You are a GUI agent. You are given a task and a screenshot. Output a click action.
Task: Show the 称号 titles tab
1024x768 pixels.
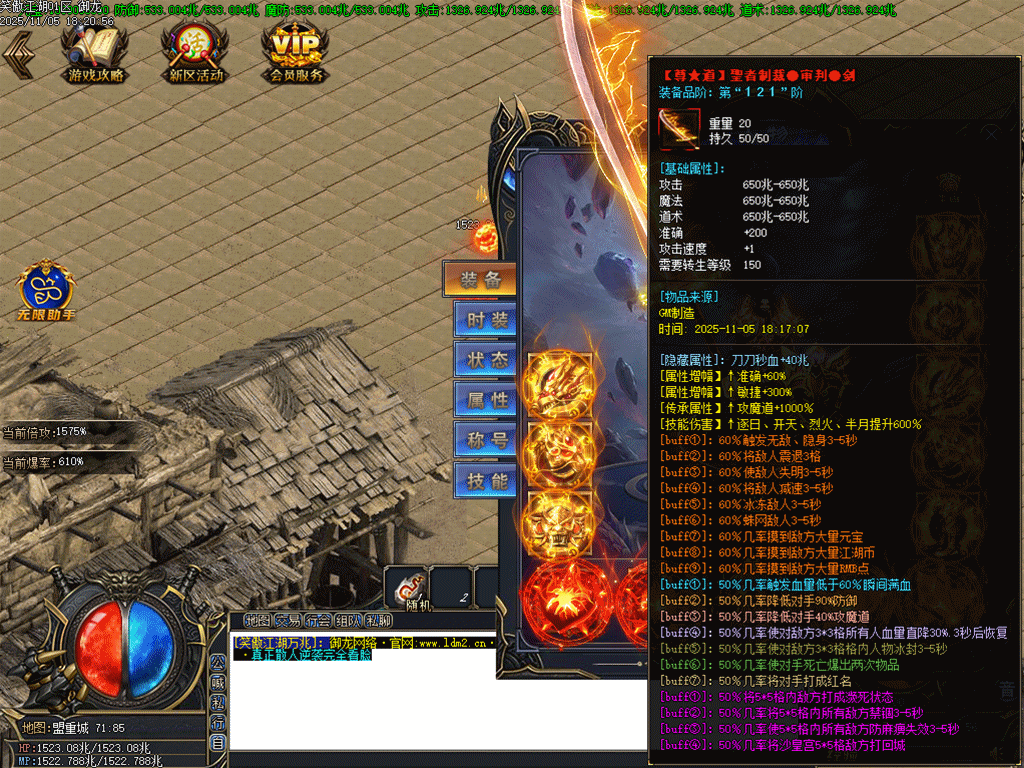[487, 440]
